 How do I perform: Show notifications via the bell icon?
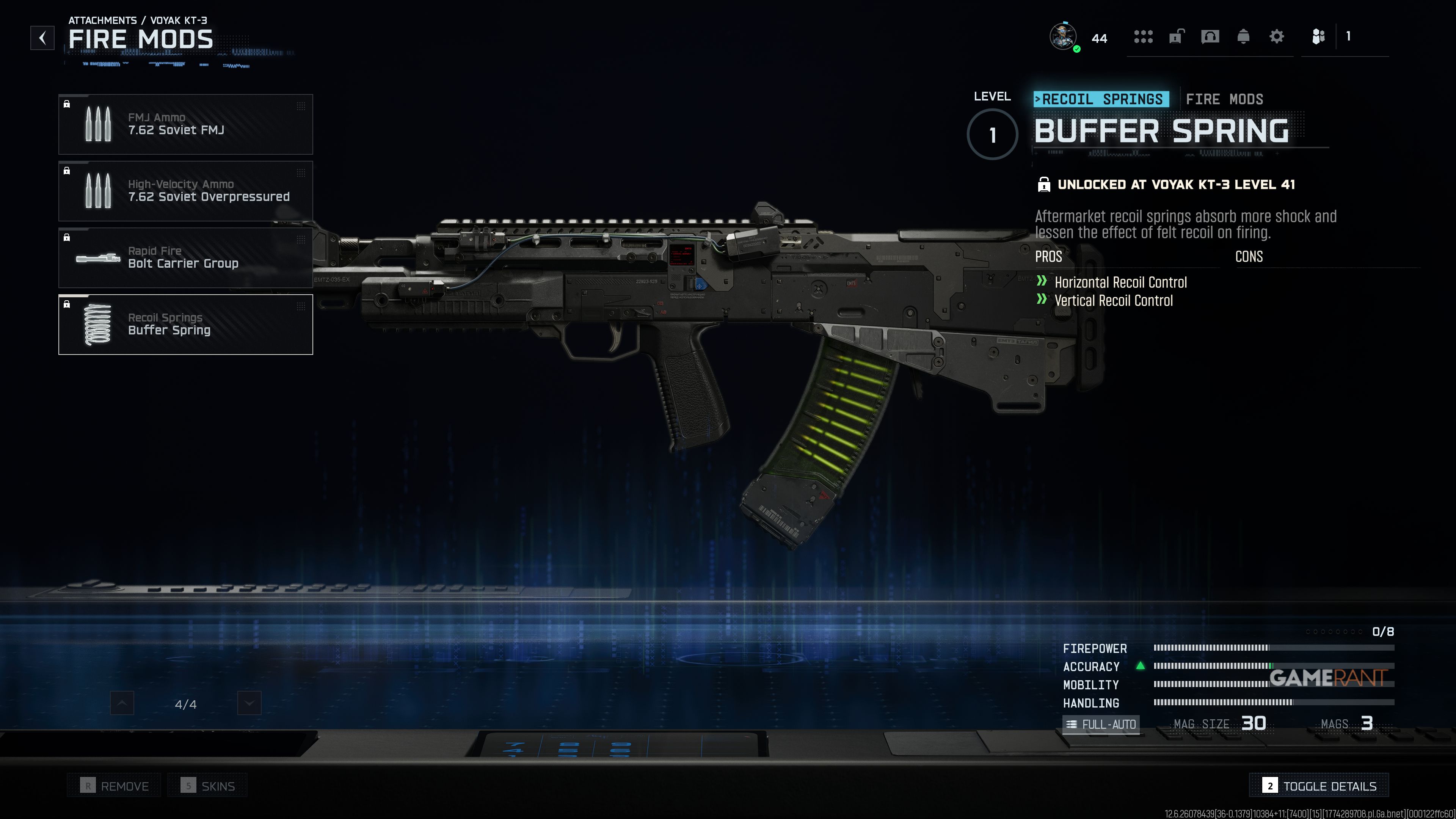pyautogui.click(x=1243, y=37)
